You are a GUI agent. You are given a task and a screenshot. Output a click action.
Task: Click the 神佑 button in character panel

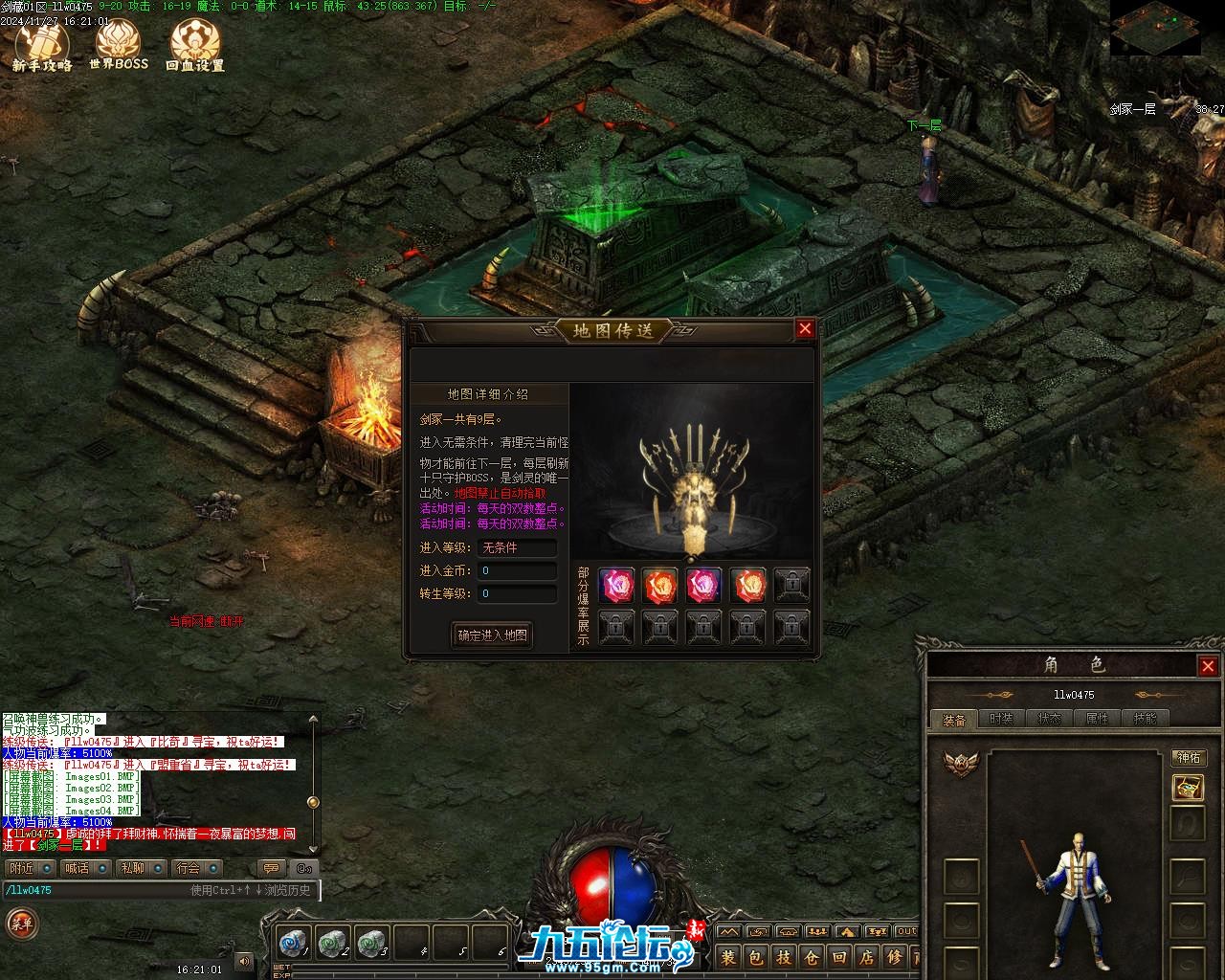click(1189, 758)
